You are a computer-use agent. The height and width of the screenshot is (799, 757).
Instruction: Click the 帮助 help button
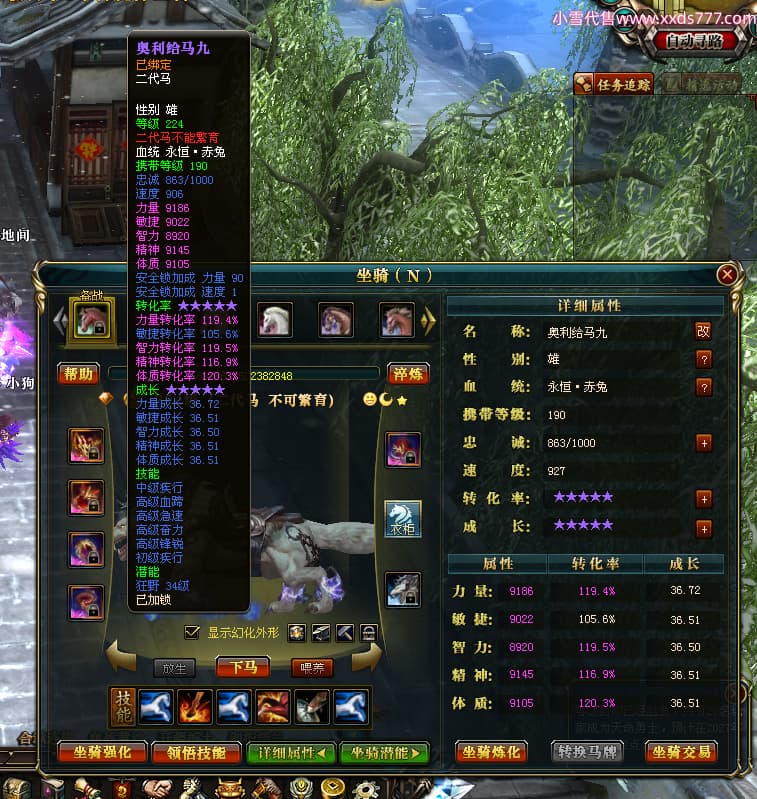[x=78, y=374]
